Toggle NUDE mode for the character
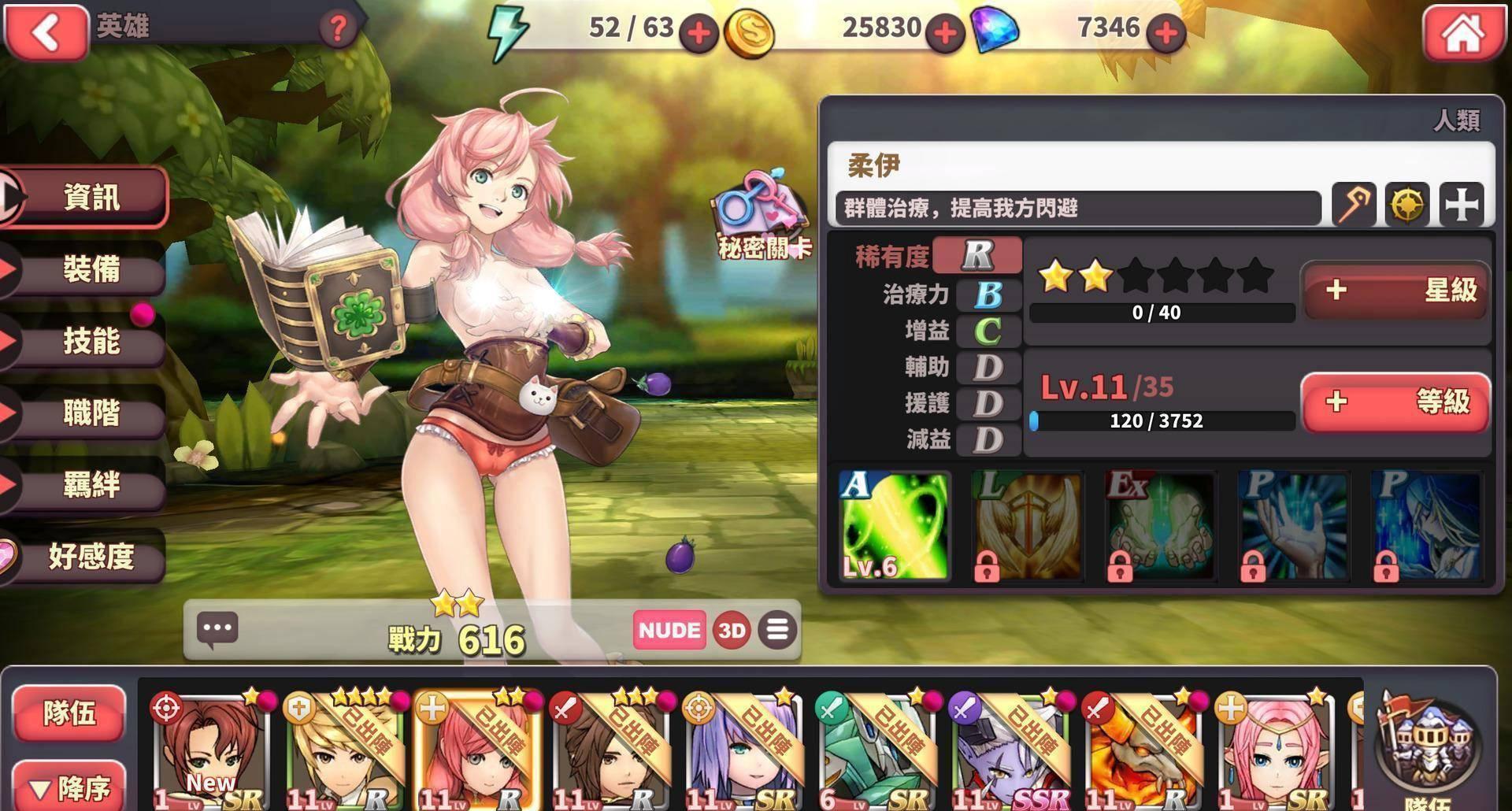 (x=669, y=630)
